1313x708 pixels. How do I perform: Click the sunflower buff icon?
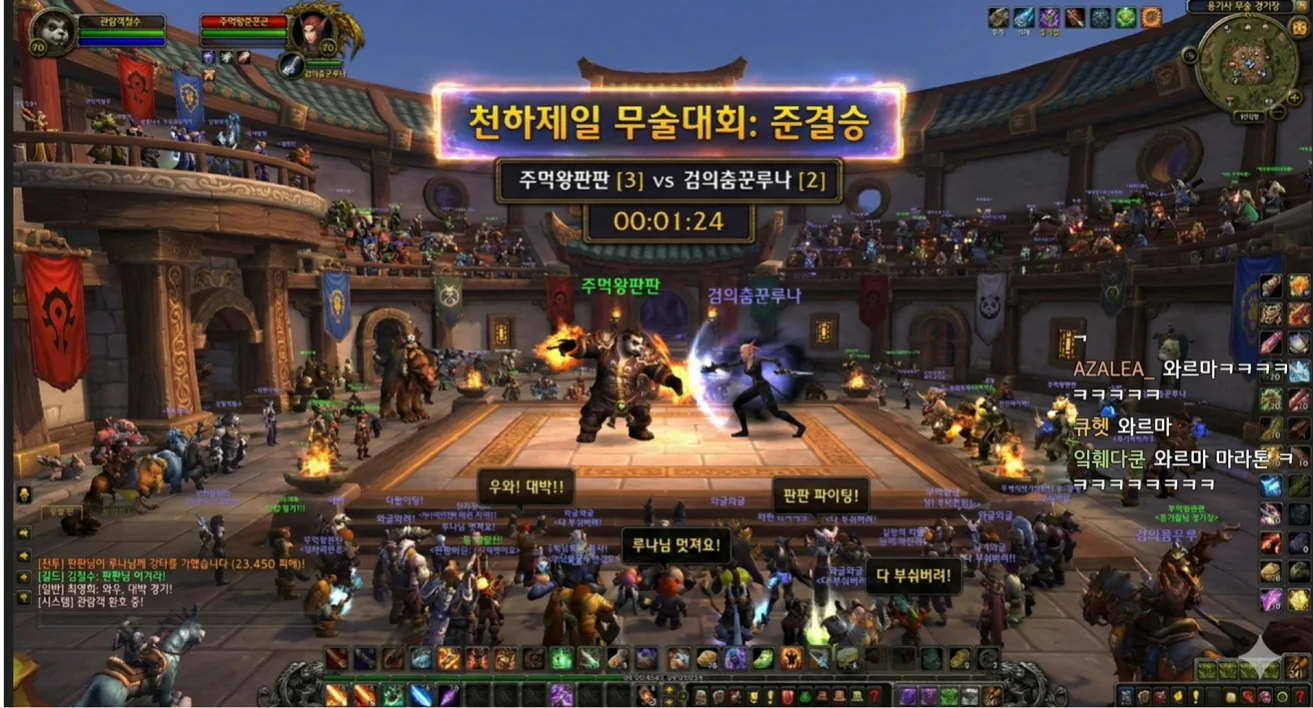coord(1151,17)
